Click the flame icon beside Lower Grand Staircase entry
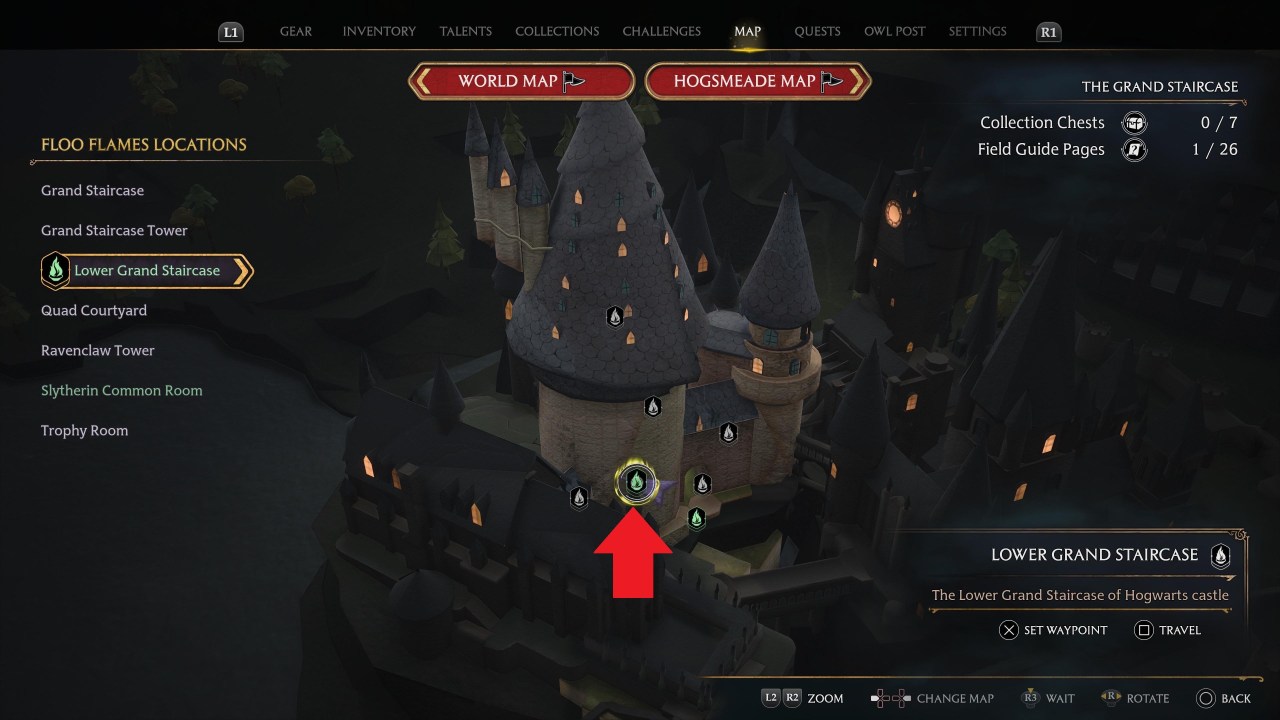This screenshot has height=720, width=1280. [55, 269]
